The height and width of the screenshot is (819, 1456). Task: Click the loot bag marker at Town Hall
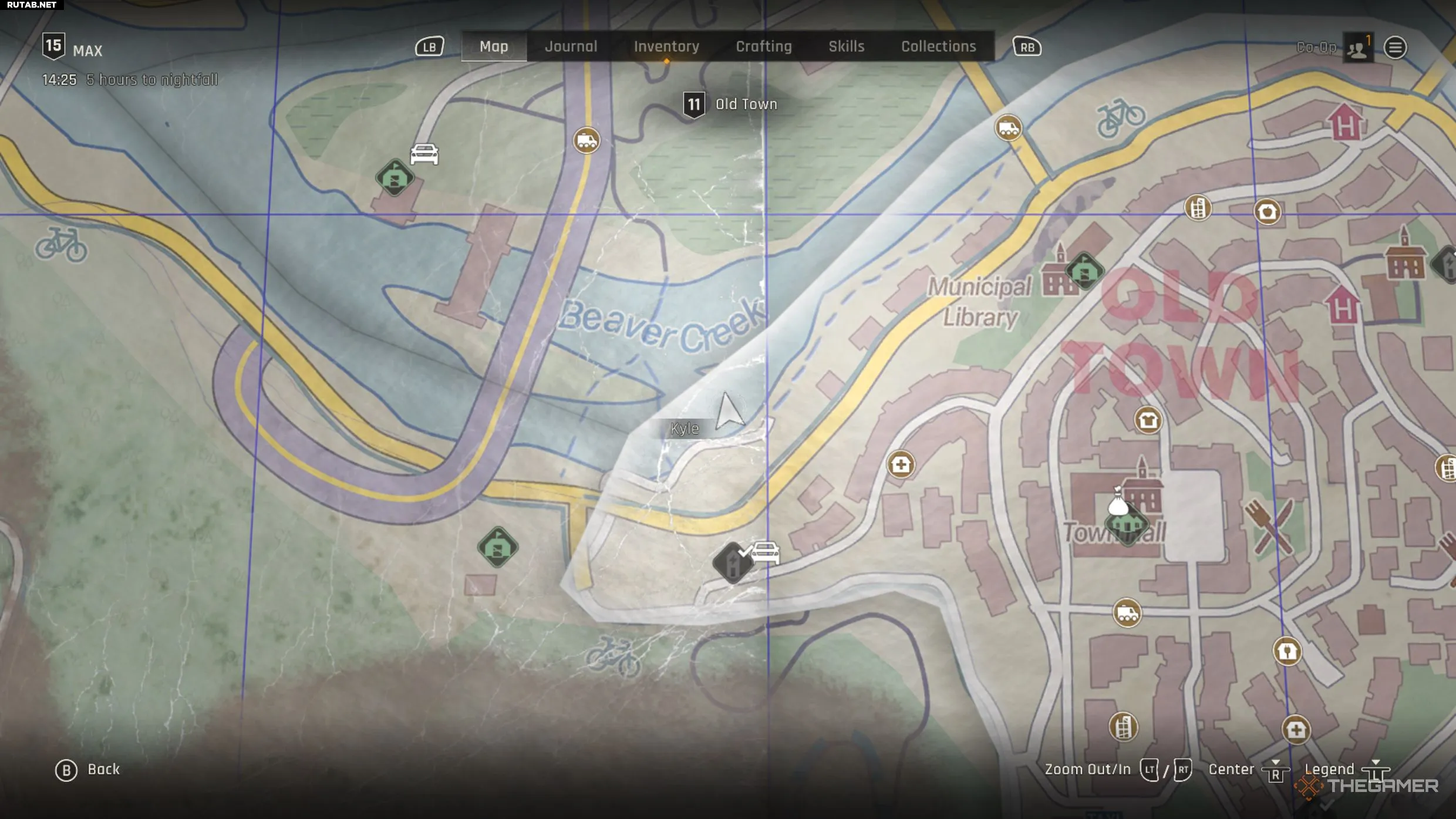(1118, 502)
